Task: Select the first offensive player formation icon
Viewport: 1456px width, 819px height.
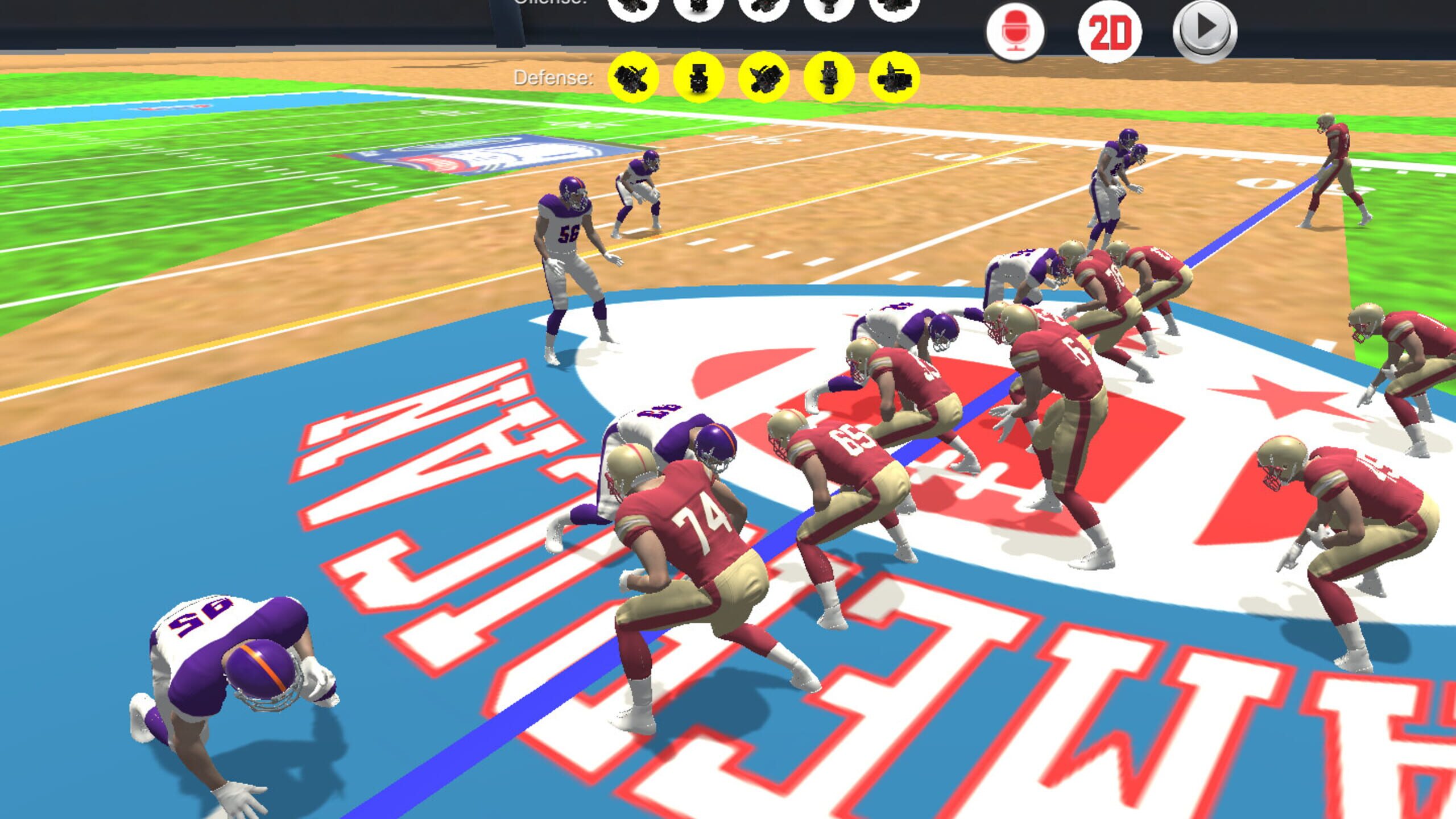Action: pyautogui.click(x=631, y=10)
